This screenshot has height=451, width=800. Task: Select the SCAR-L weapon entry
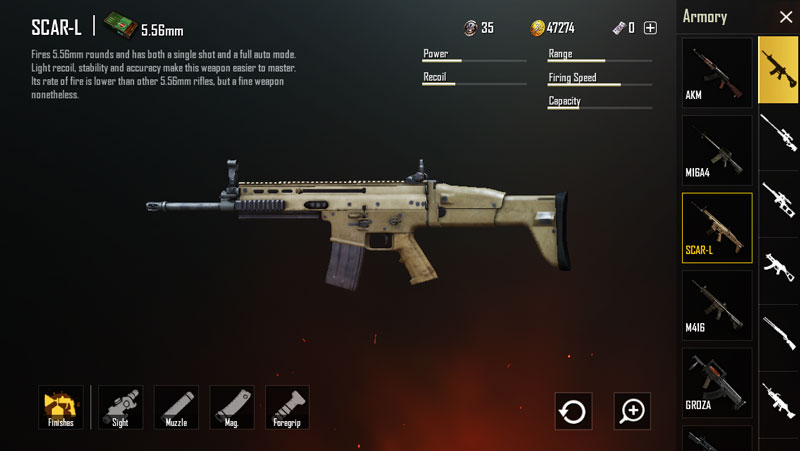717,227
